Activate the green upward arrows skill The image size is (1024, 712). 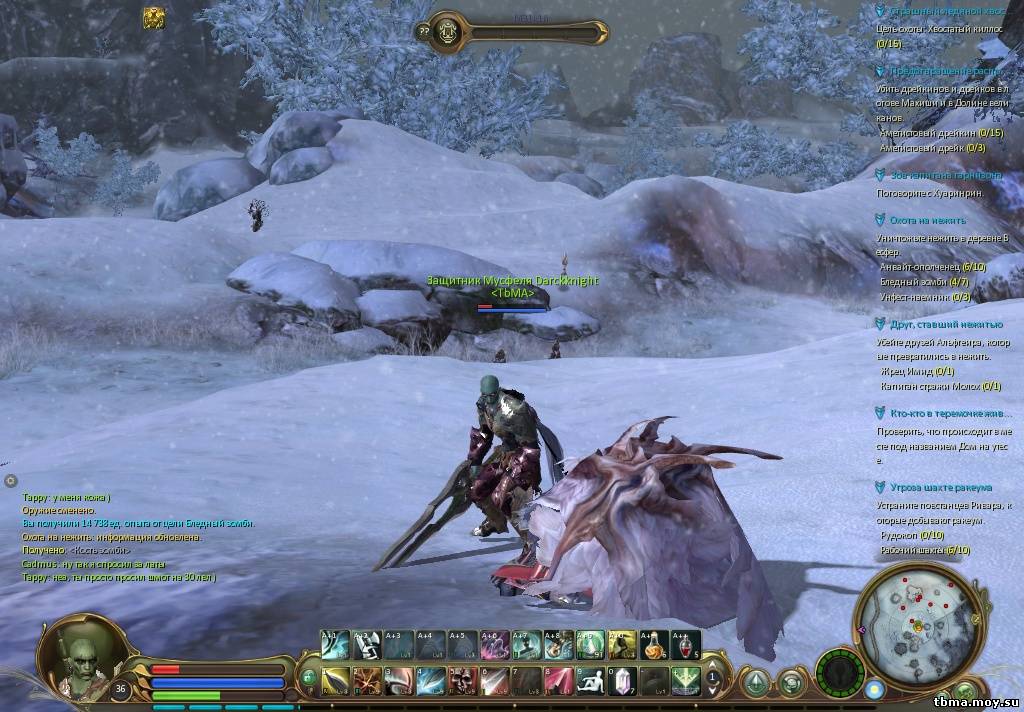coord(685,680)
